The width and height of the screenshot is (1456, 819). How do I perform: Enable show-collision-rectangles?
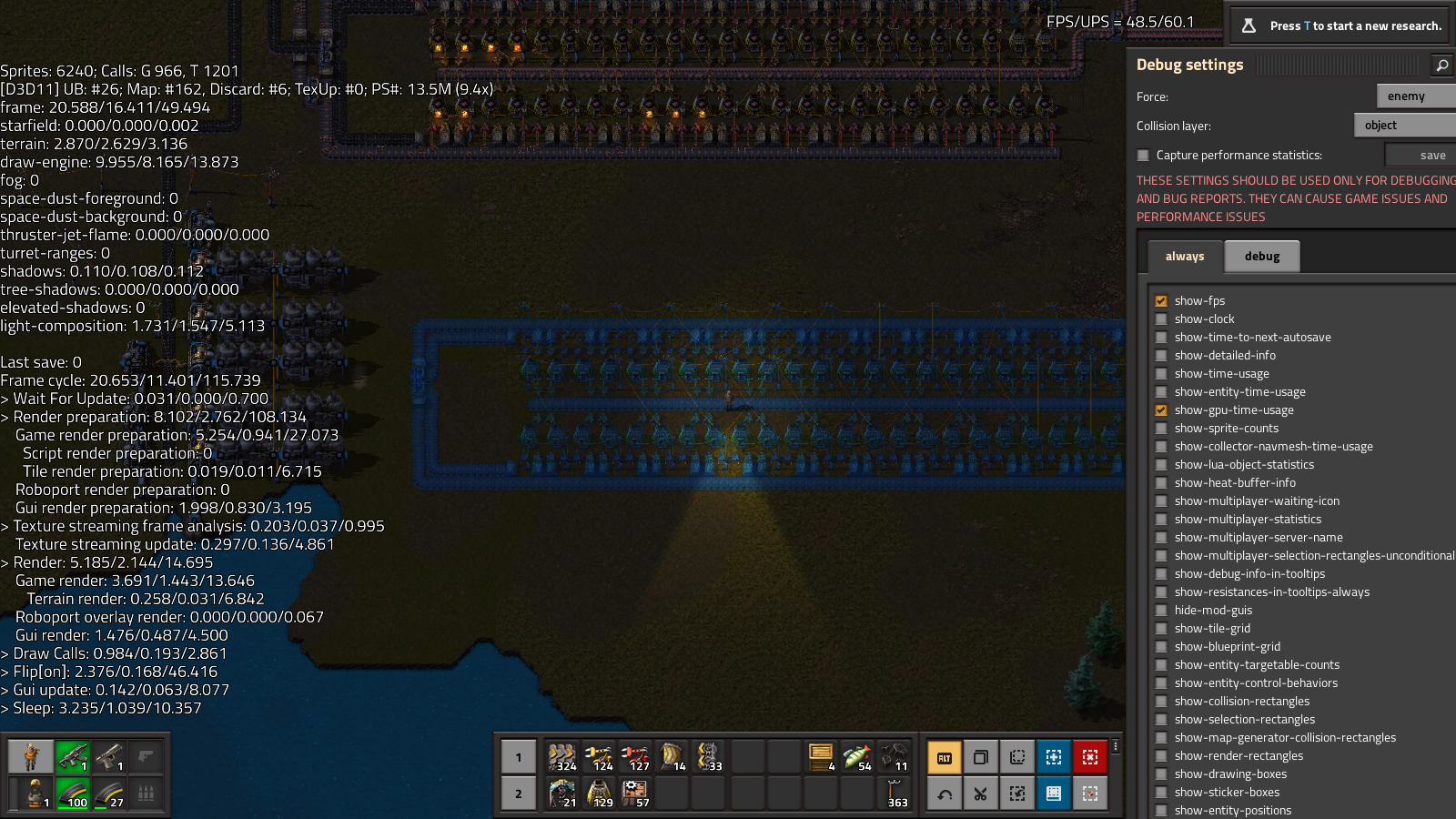pos(1161,702)
